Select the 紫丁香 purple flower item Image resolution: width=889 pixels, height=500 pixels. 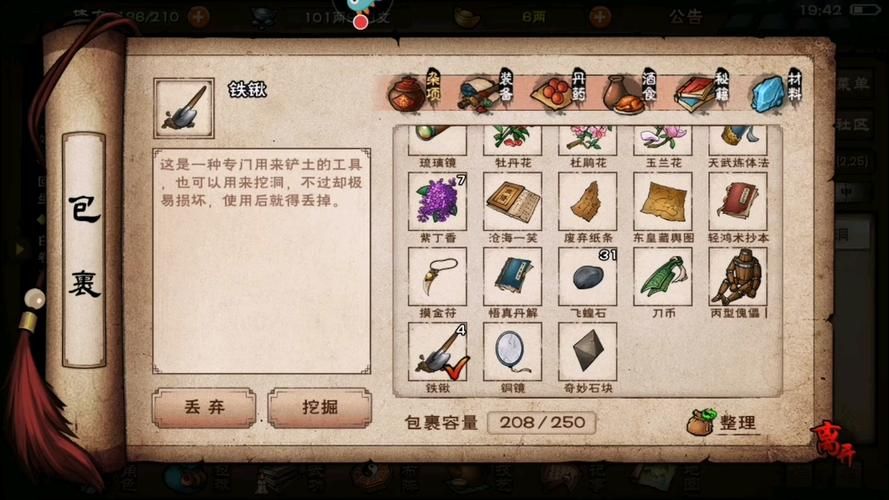point(437,201)
